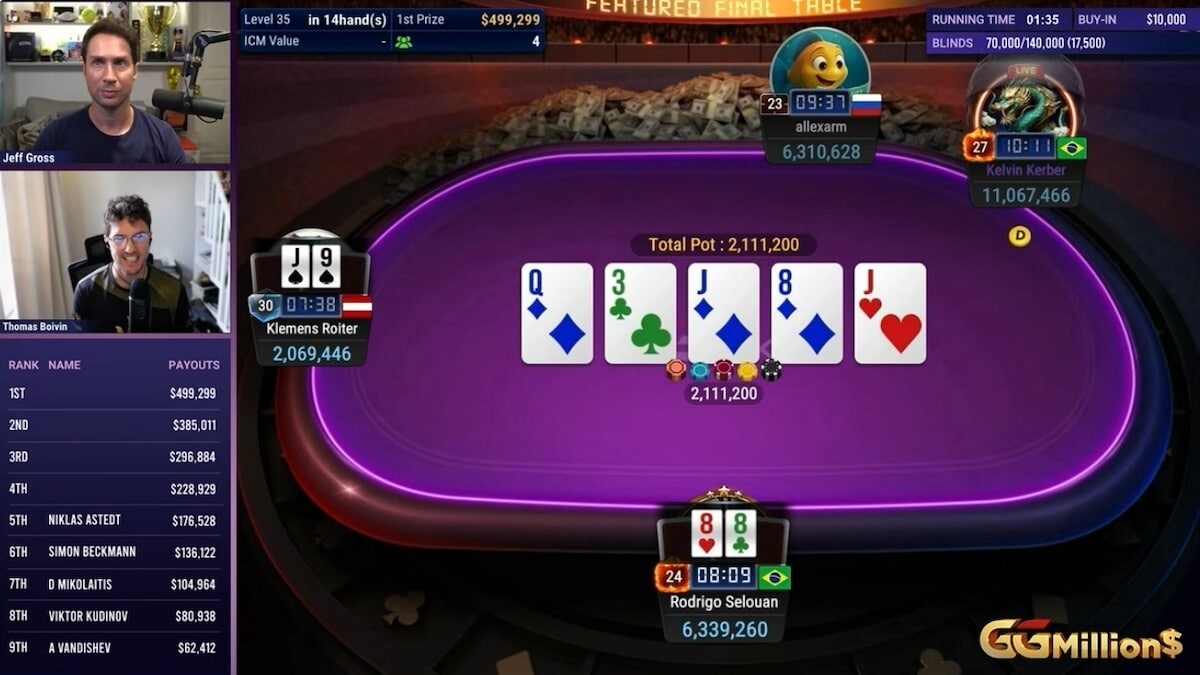Click the 3 of clubs community card
The image size is (1200, 675).
[x=640, y=313]
